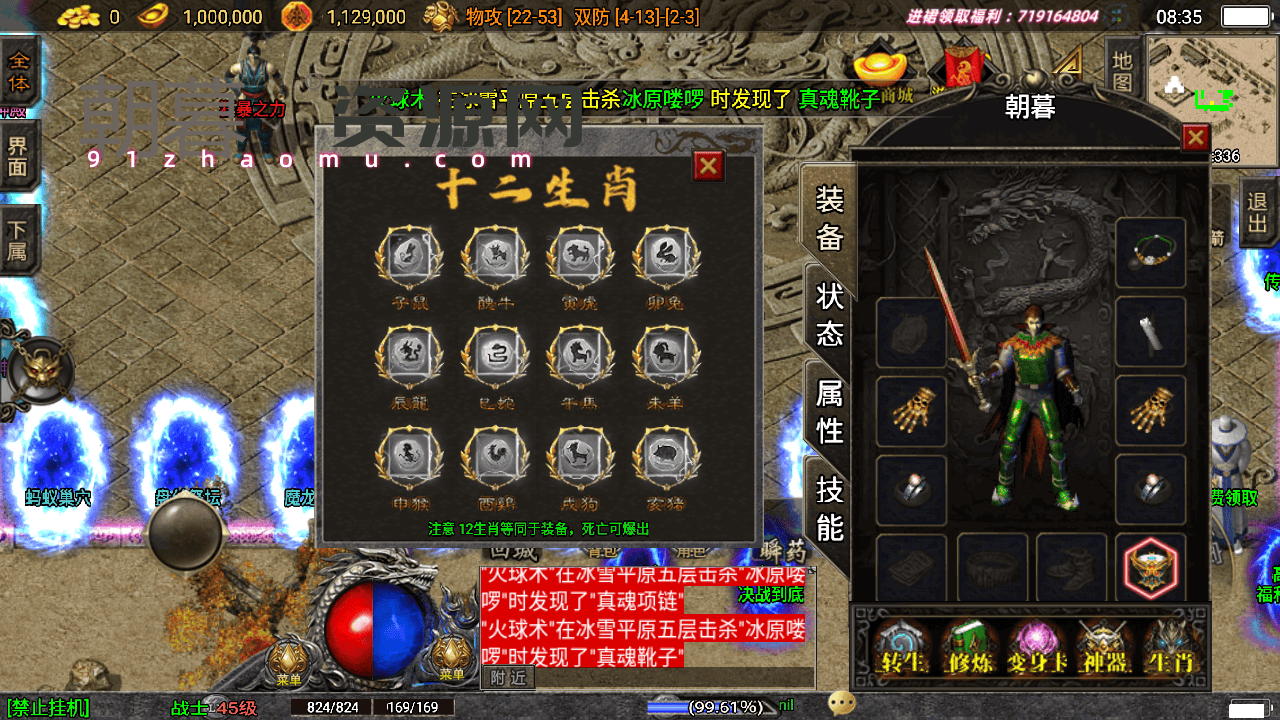Select the 辰龍 dragon zodiac slot
This screenshot has width=1280, height=720.
[x=410, y=358]
